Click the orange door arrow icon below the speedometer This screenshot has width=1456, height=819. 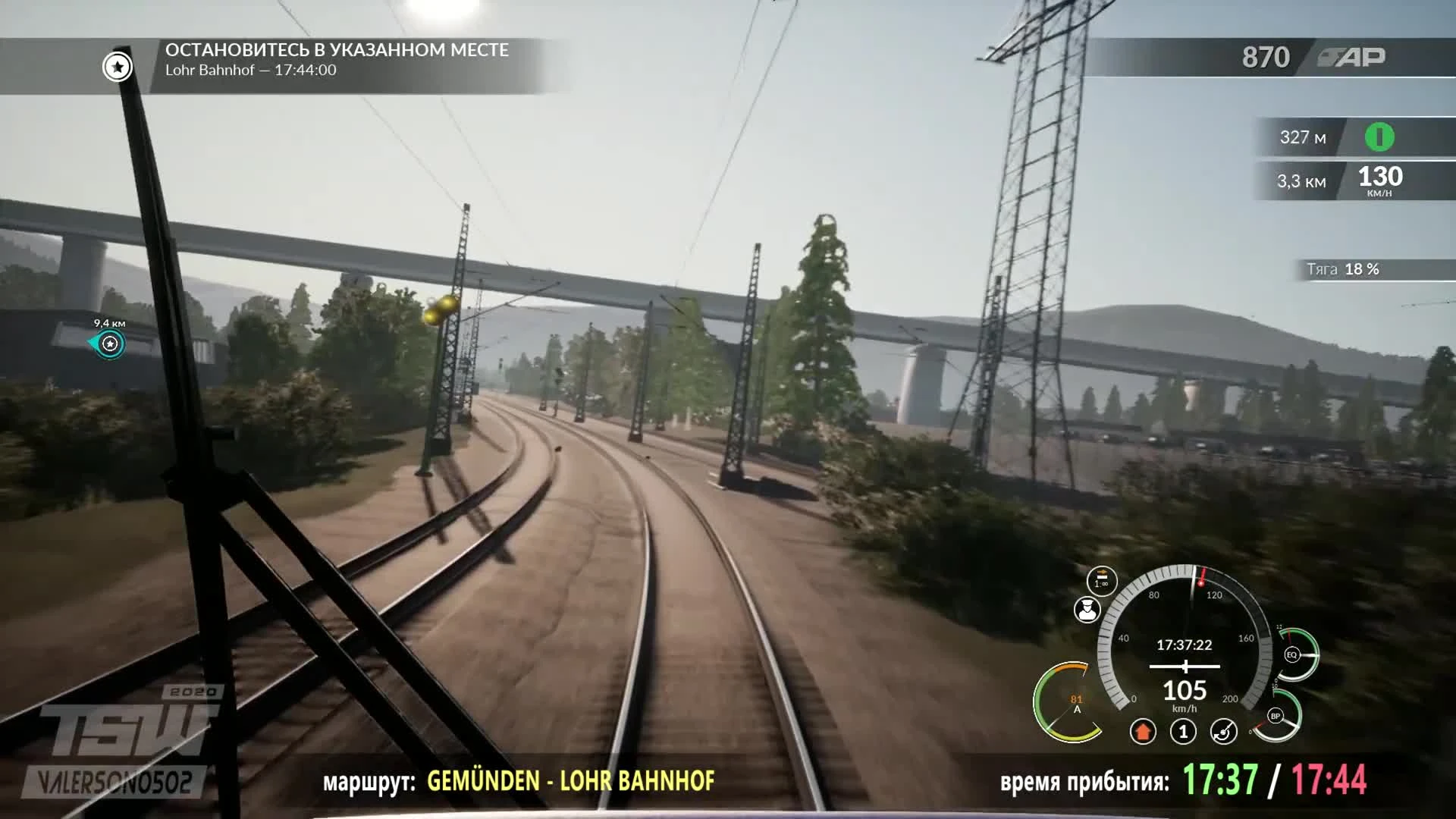[1143, 731]
